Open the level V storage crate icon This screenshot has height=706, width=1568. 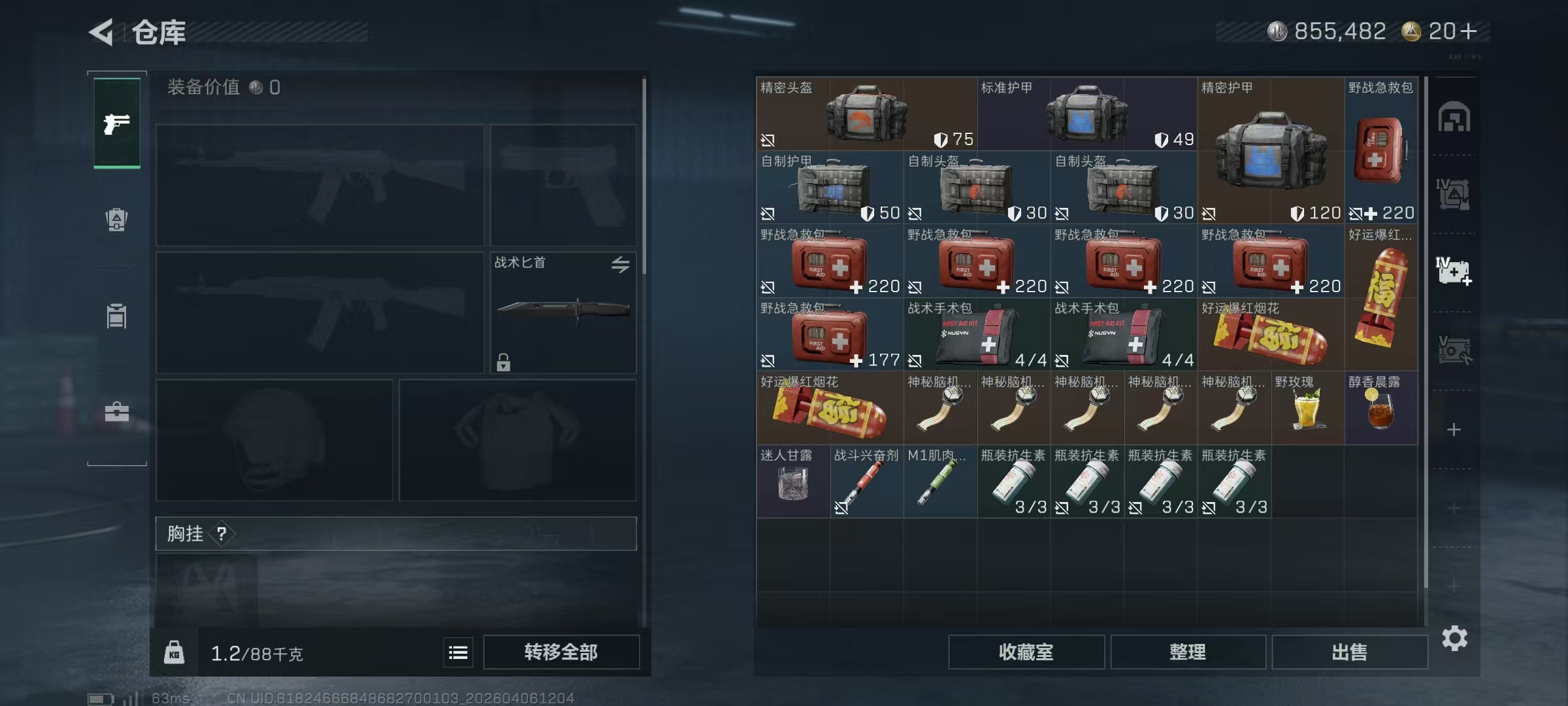pos(1456,350)
